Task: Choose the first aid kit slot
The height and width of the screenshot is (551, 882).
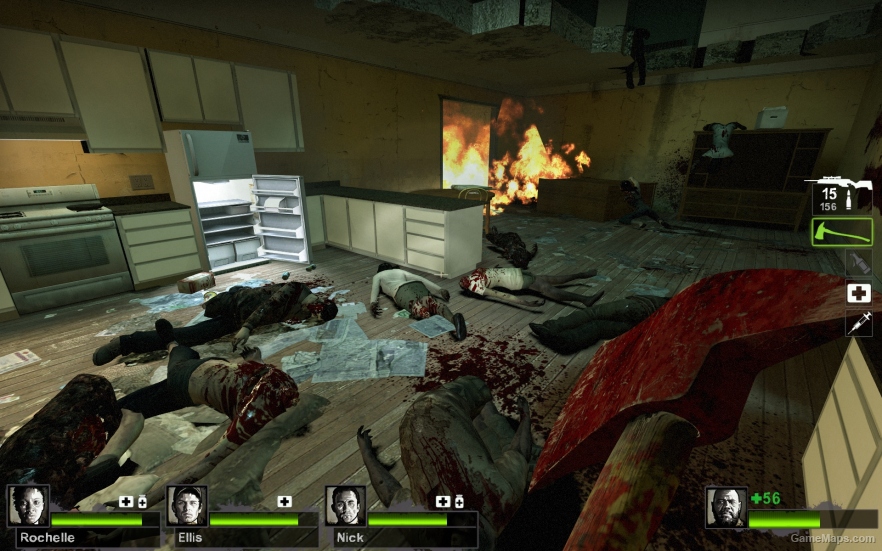Action: pyautogui.click(x=857, y=293)
